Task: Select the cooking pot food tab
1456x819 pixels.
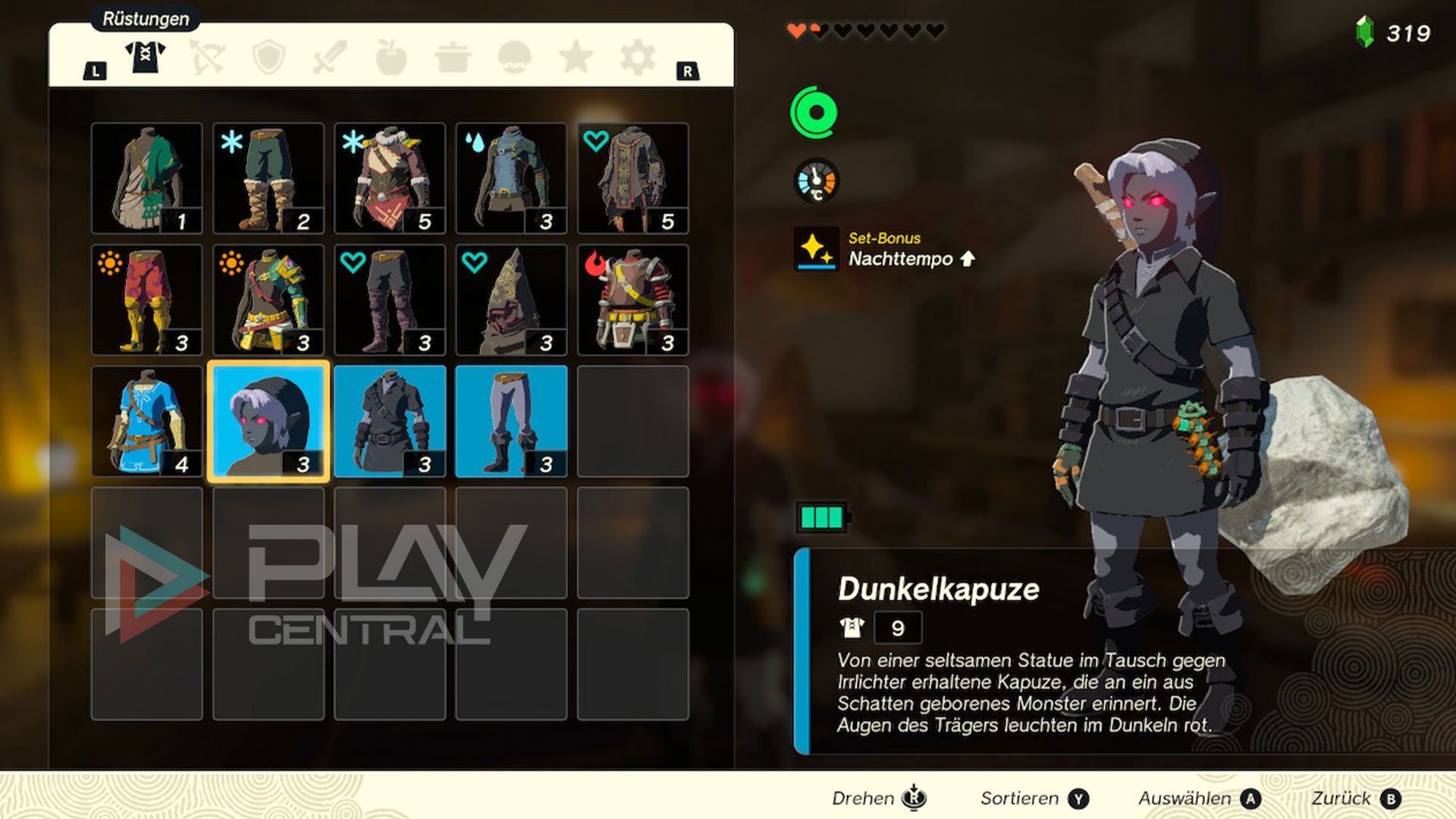Action: 453,57
